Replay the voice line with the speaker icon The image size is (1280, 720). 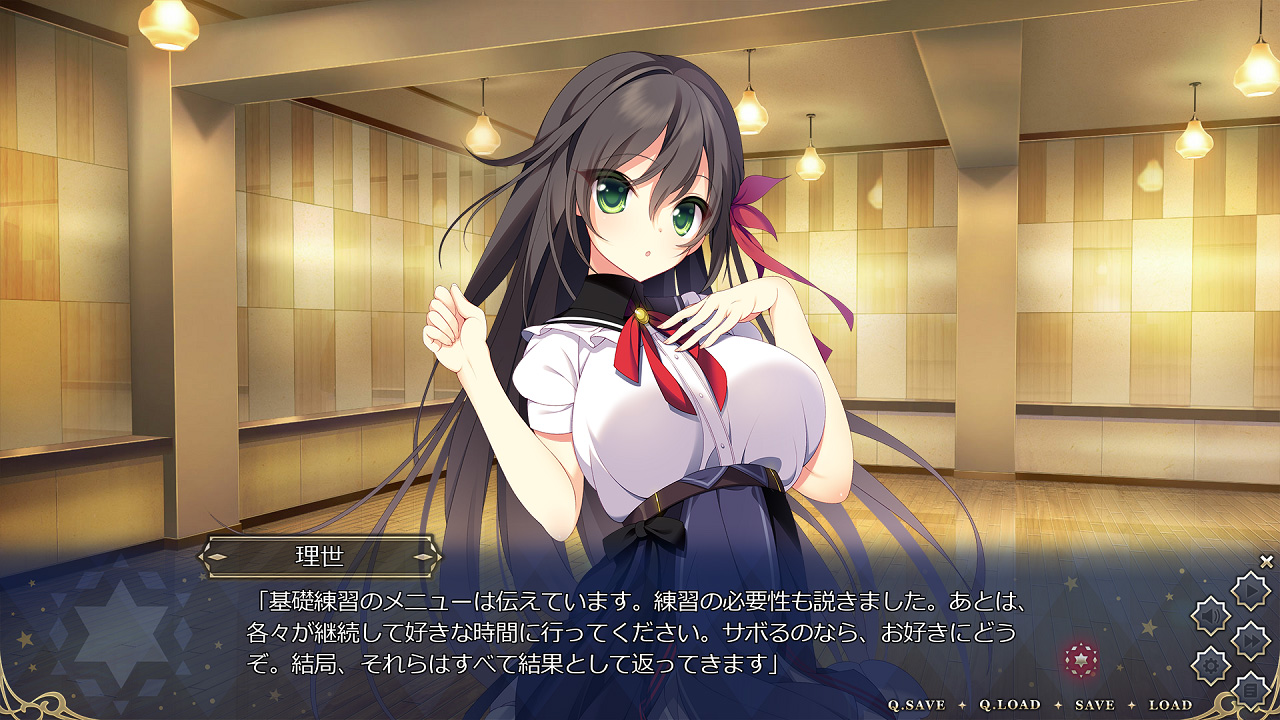click(x=1211, y=616)
